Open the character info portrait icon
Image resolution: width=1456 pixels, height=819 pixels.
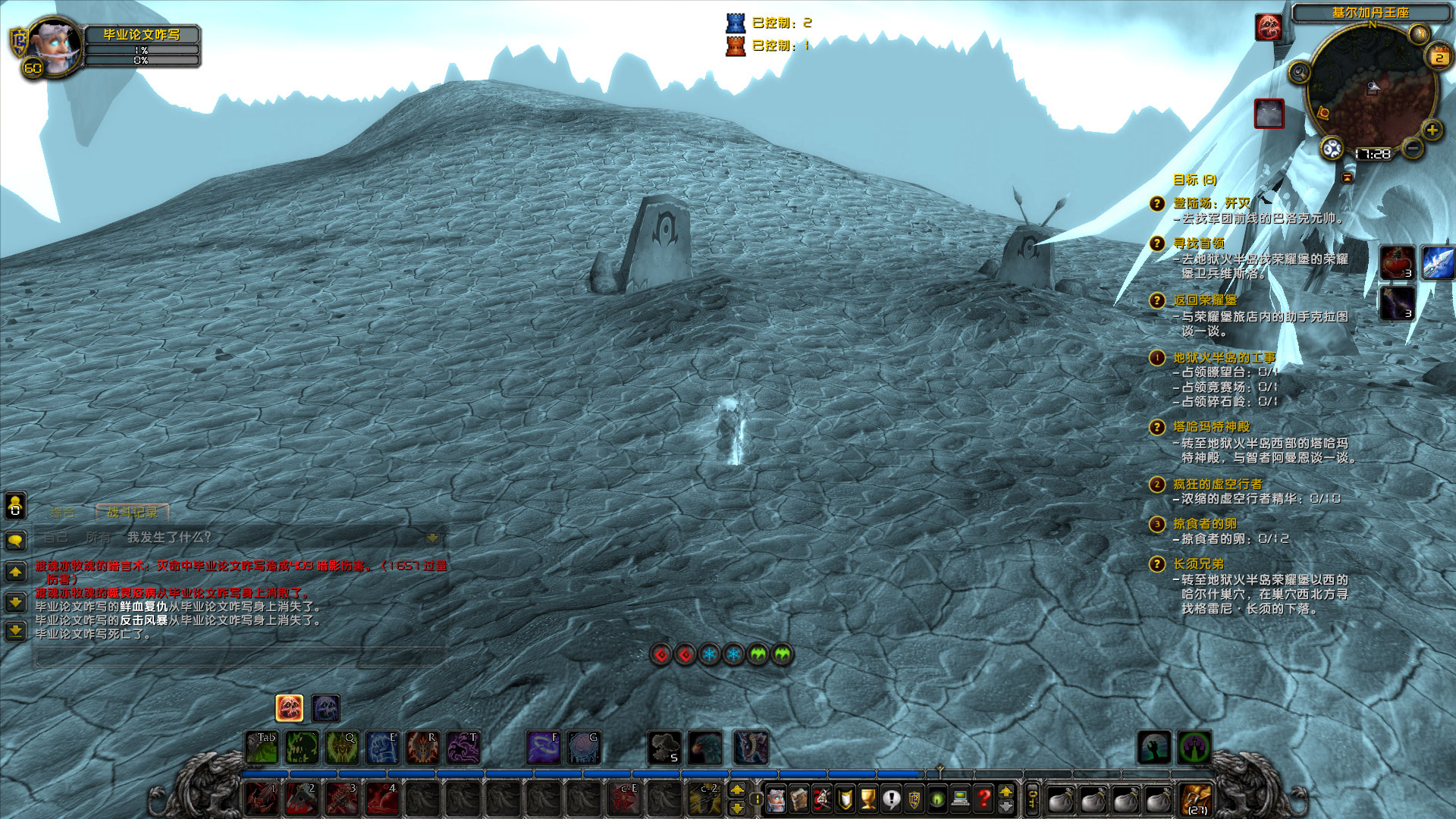coord(775,800)
